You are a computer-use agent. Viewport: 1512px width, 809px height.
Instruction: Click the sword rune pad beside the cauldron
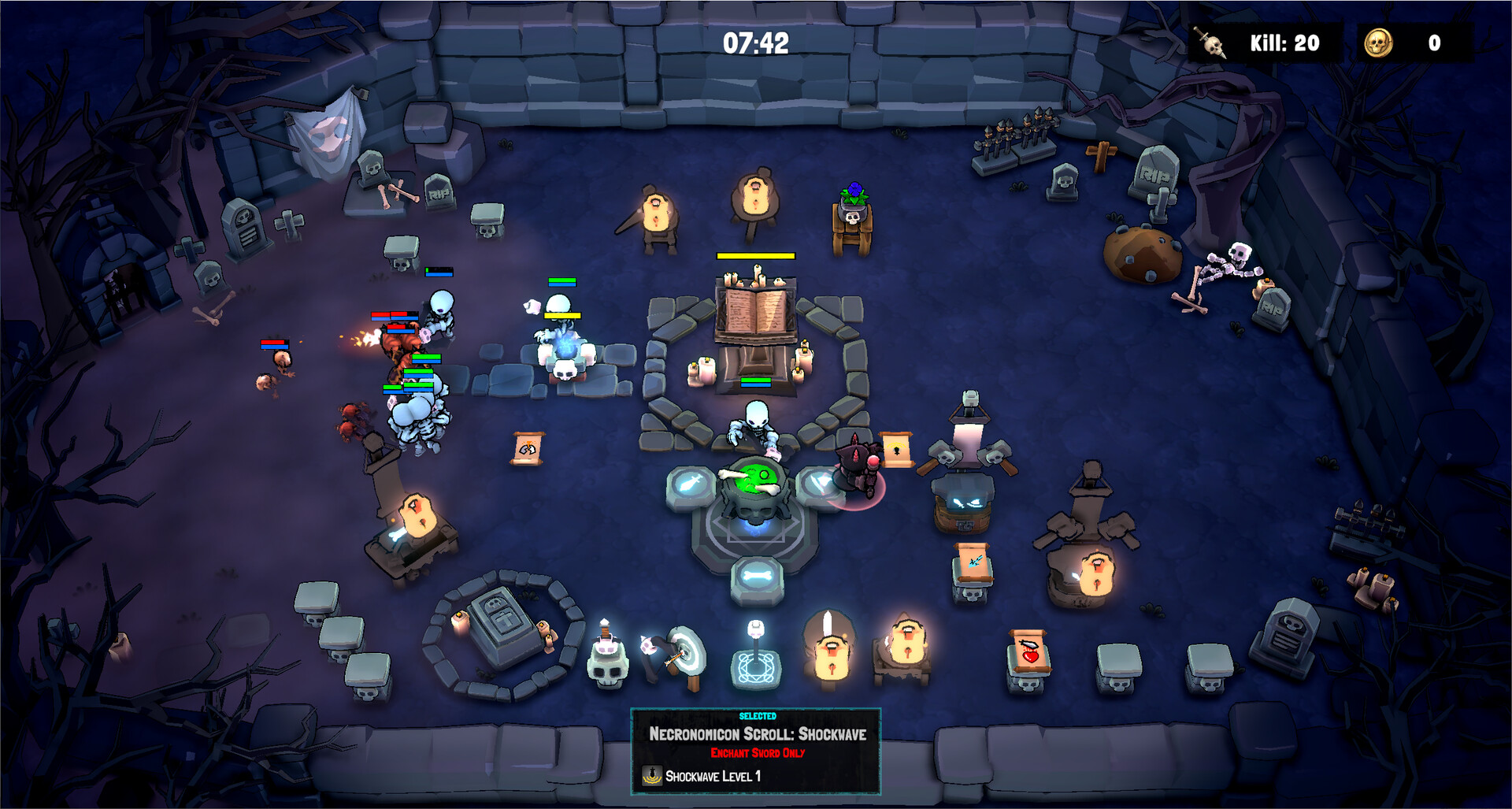coord(693,484)
